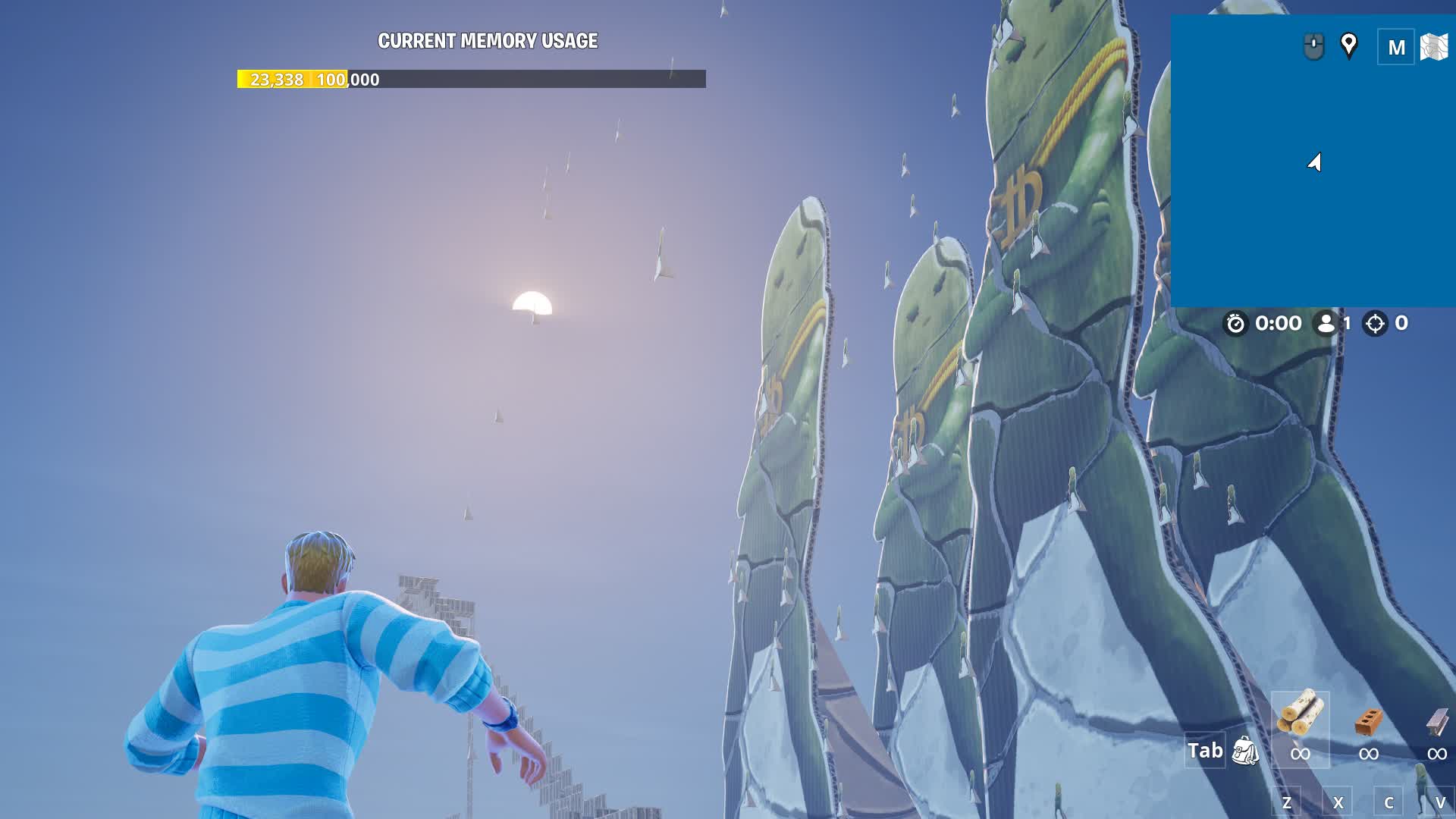Open the backpack inventory icon
The image size is (1456, 819).
pos(1244,751)
